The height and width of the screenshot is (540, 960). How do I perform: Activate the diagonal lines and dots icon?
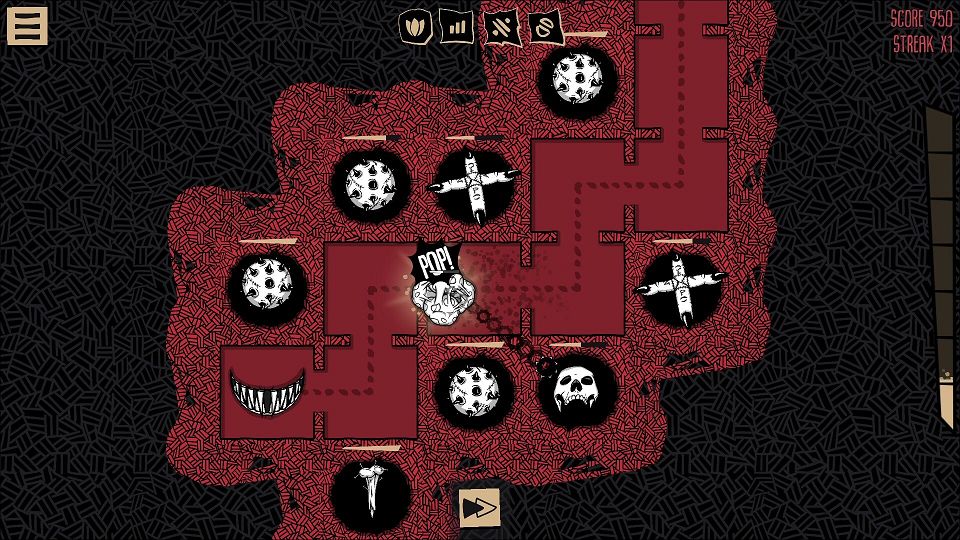(x=500, y=25)
